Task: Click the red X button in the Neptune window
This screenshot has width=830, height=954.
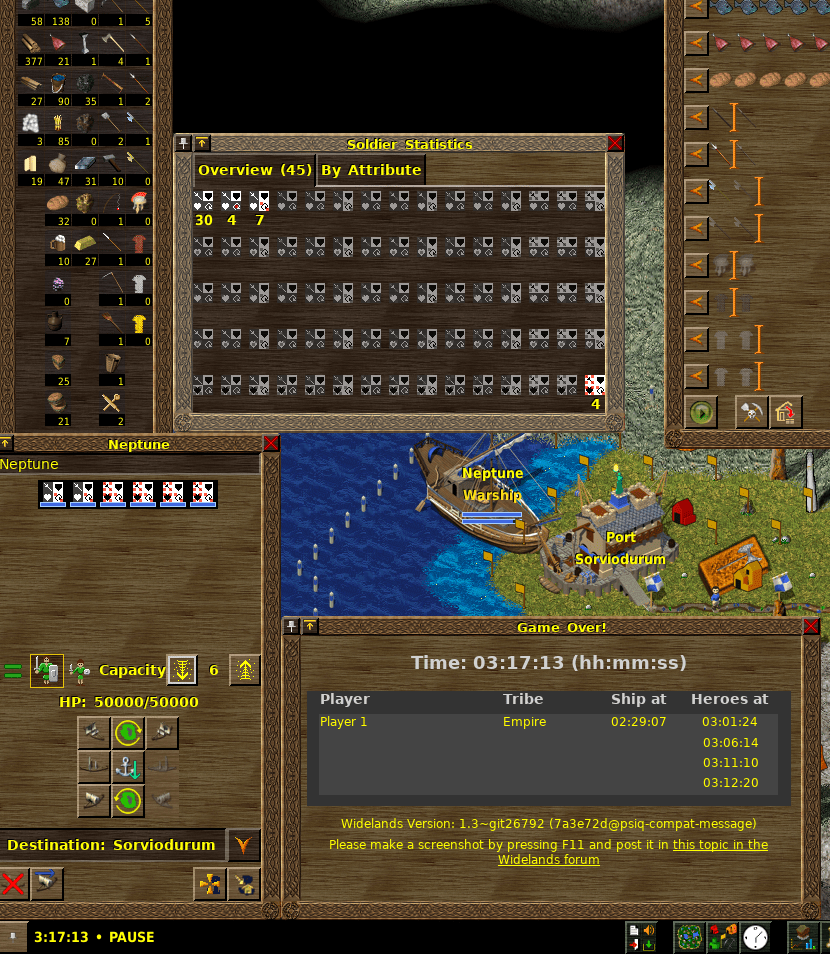Action: [13, 883]
